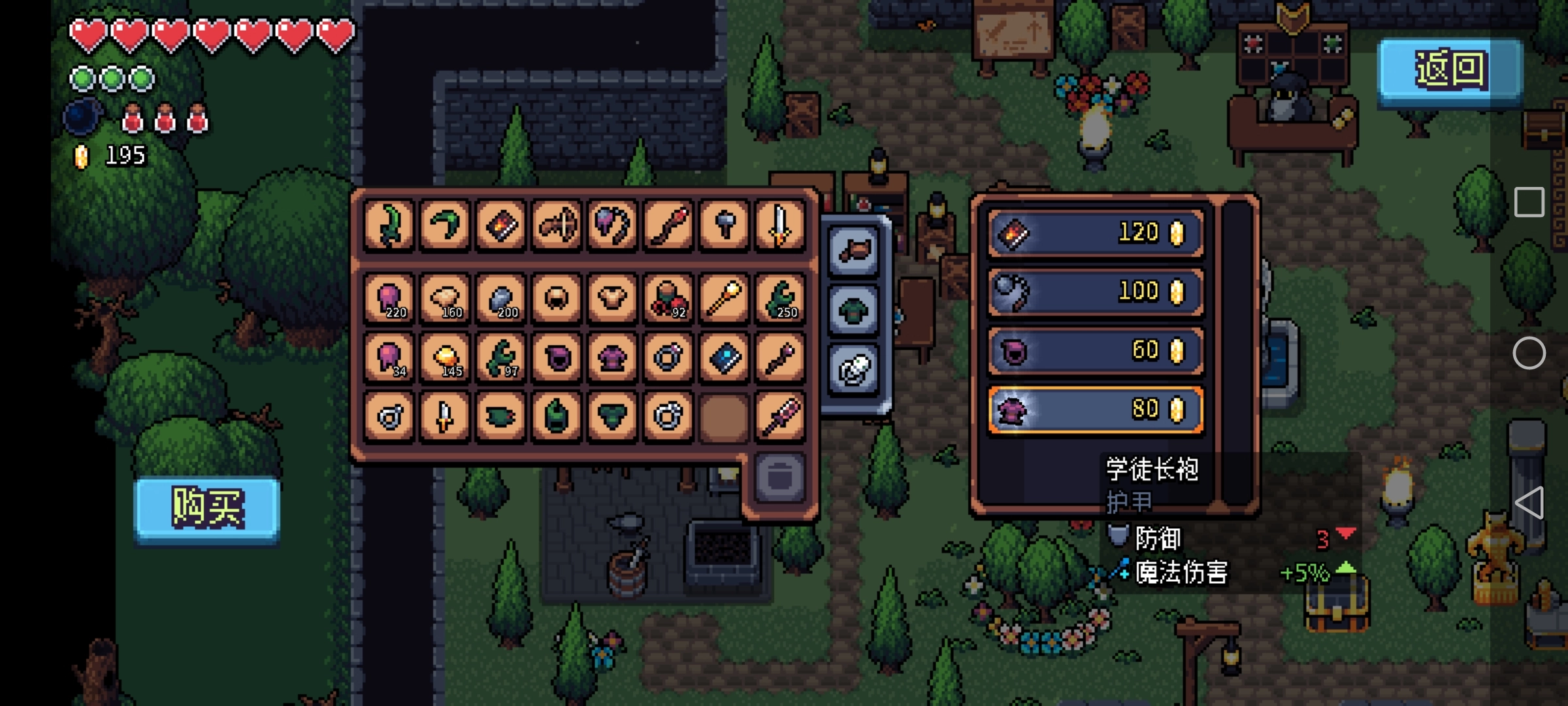Viewport: 1568px width, 706px height.
Task: Tap the 返回 (back) button
Action: (1450, 71)
